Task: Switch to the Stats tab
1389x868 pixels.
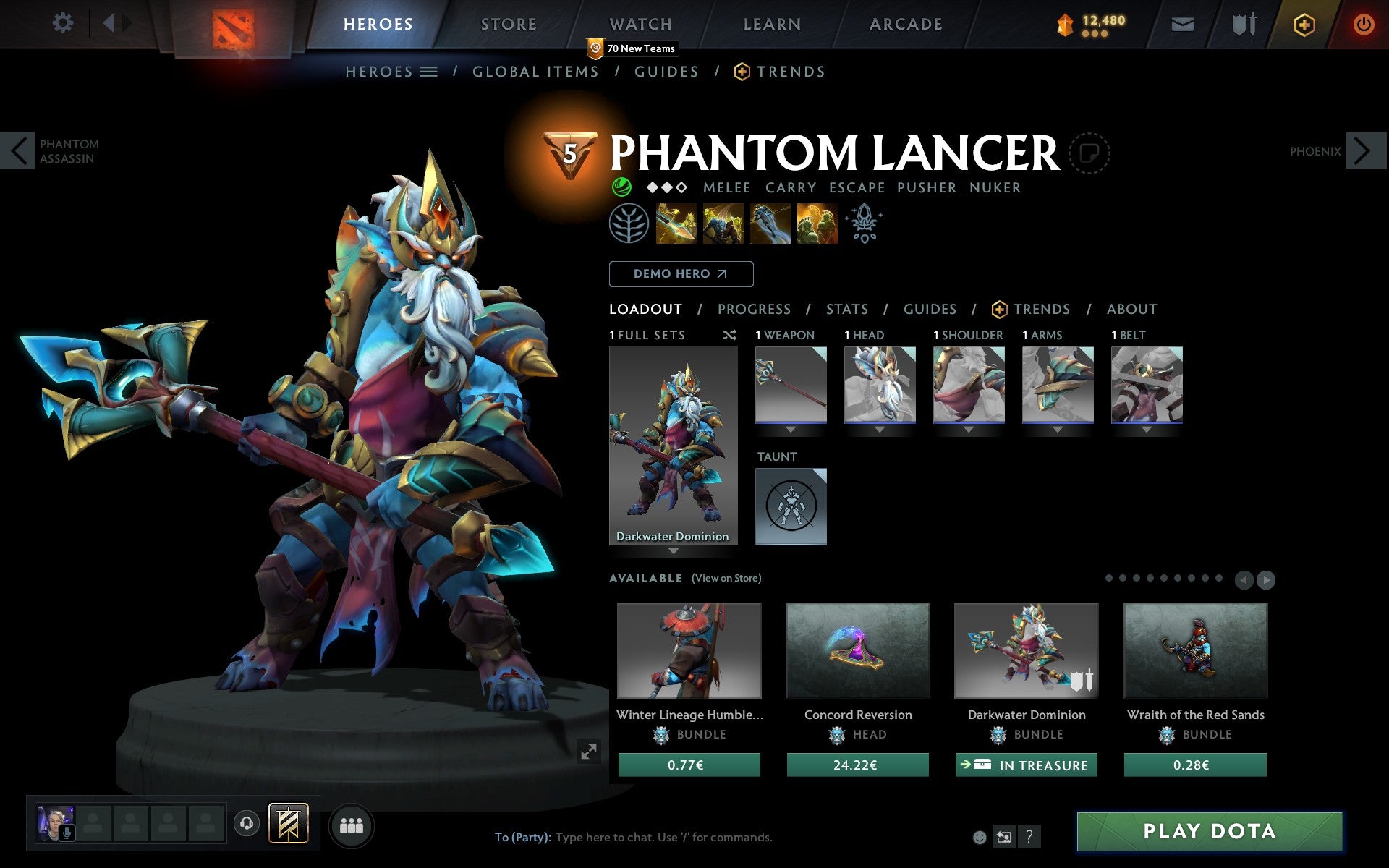Action: (x=846, y=310)
